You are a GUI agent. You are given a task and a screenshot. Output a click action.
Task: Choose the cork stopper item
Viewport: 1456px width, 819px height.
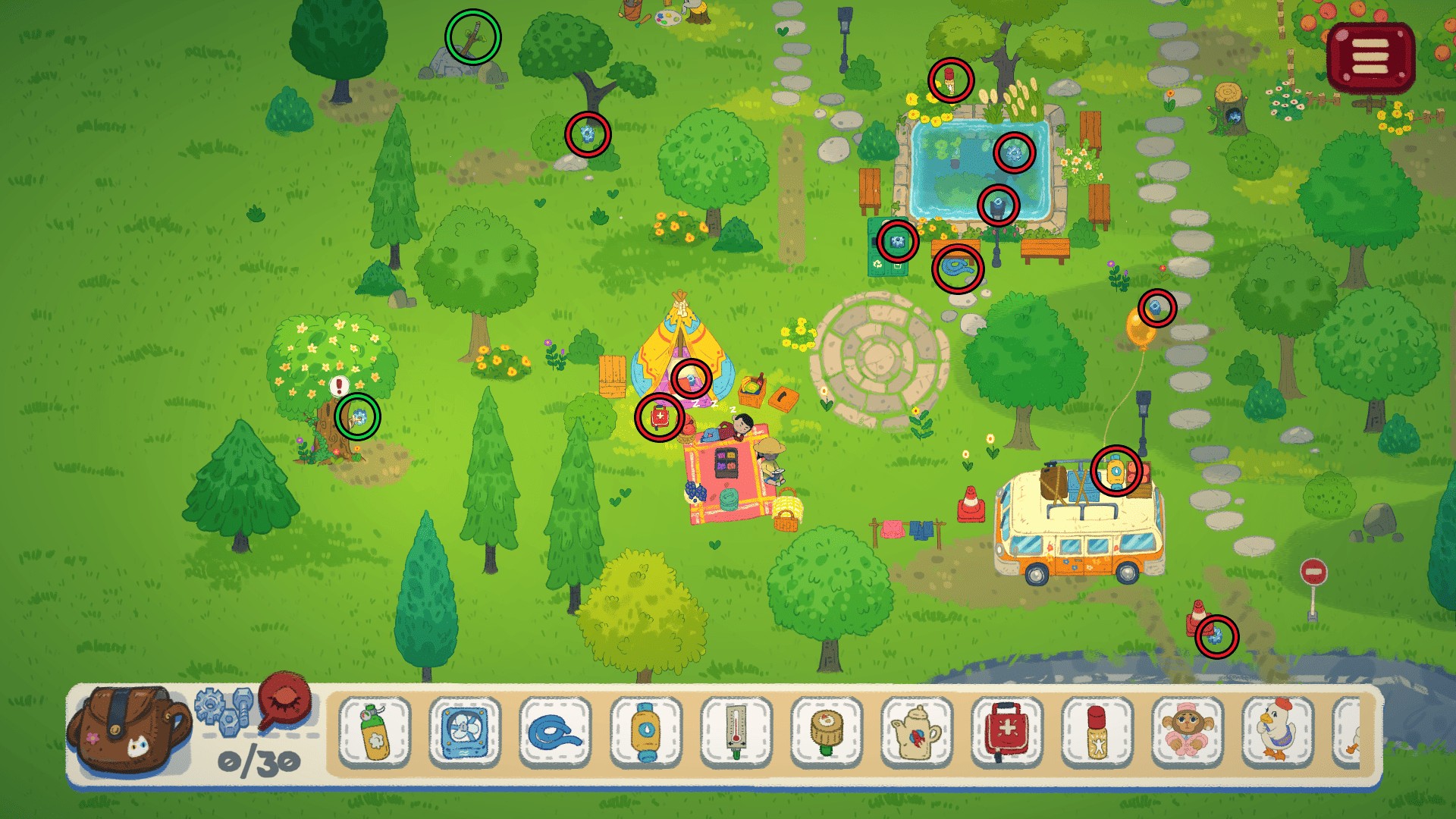(x=827, y=732)
